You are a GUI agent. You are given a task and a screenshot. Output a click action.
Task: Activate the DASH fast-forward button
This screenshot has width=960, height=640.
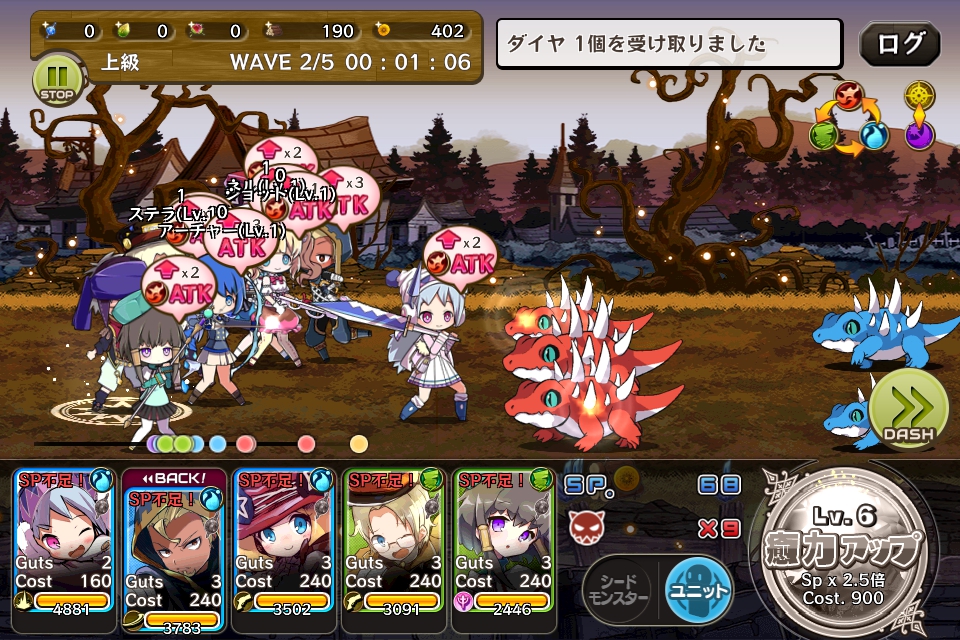click(x=908, y=409)
